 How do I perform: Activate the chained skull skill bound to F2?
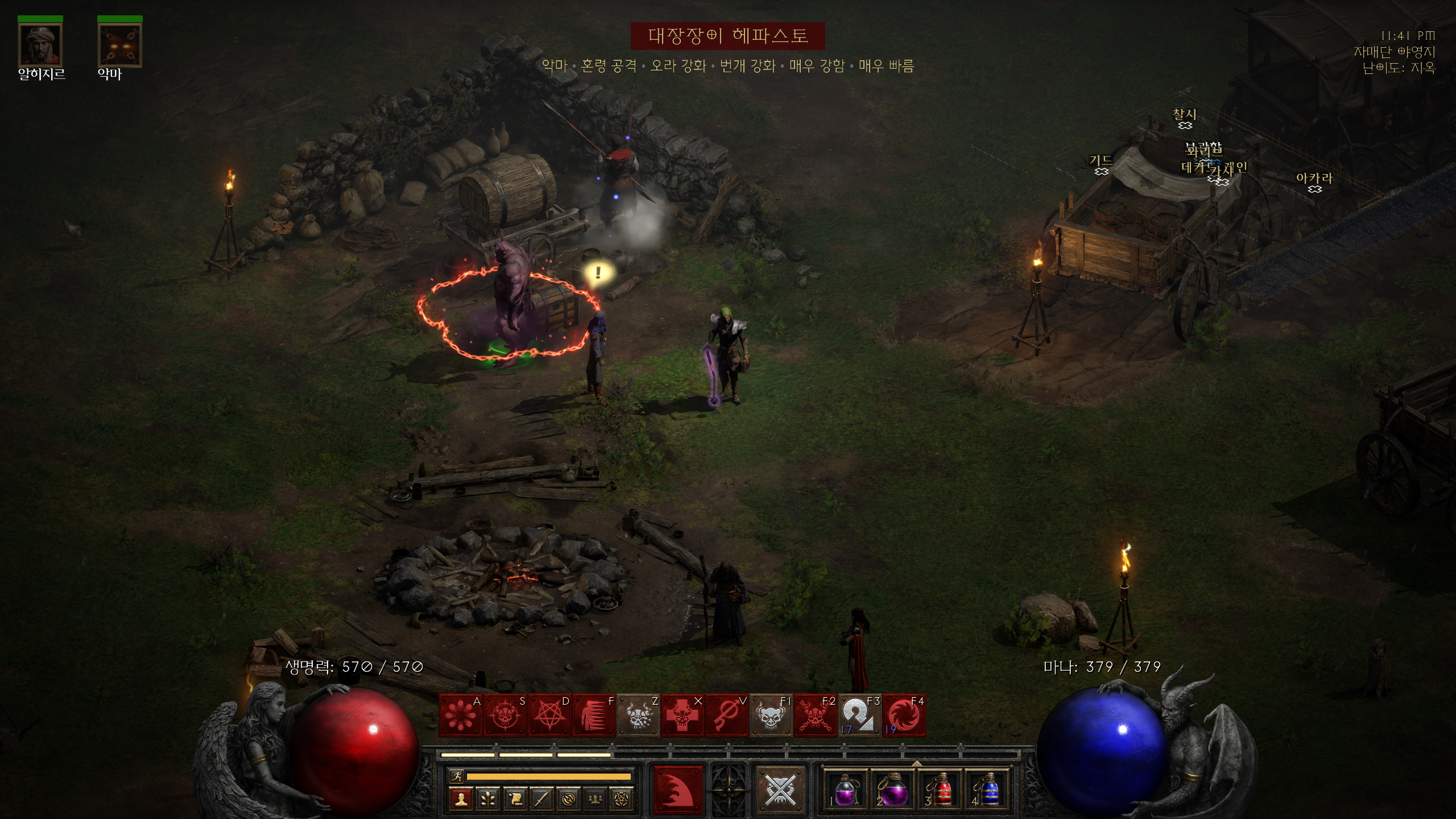click(815, 715)
